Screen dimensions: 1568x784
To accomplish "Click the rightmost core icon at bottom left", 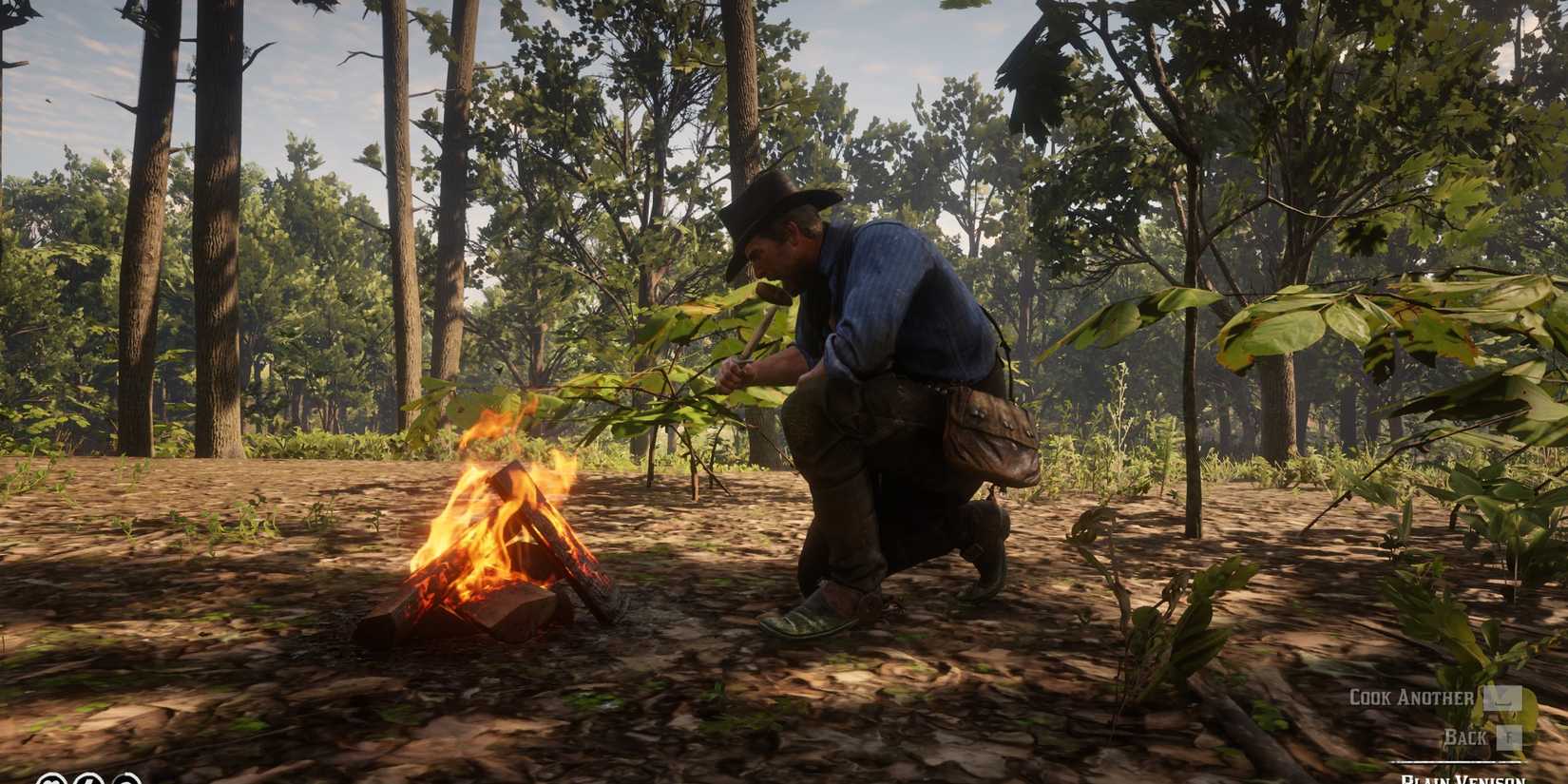I will tap(128, 779).
